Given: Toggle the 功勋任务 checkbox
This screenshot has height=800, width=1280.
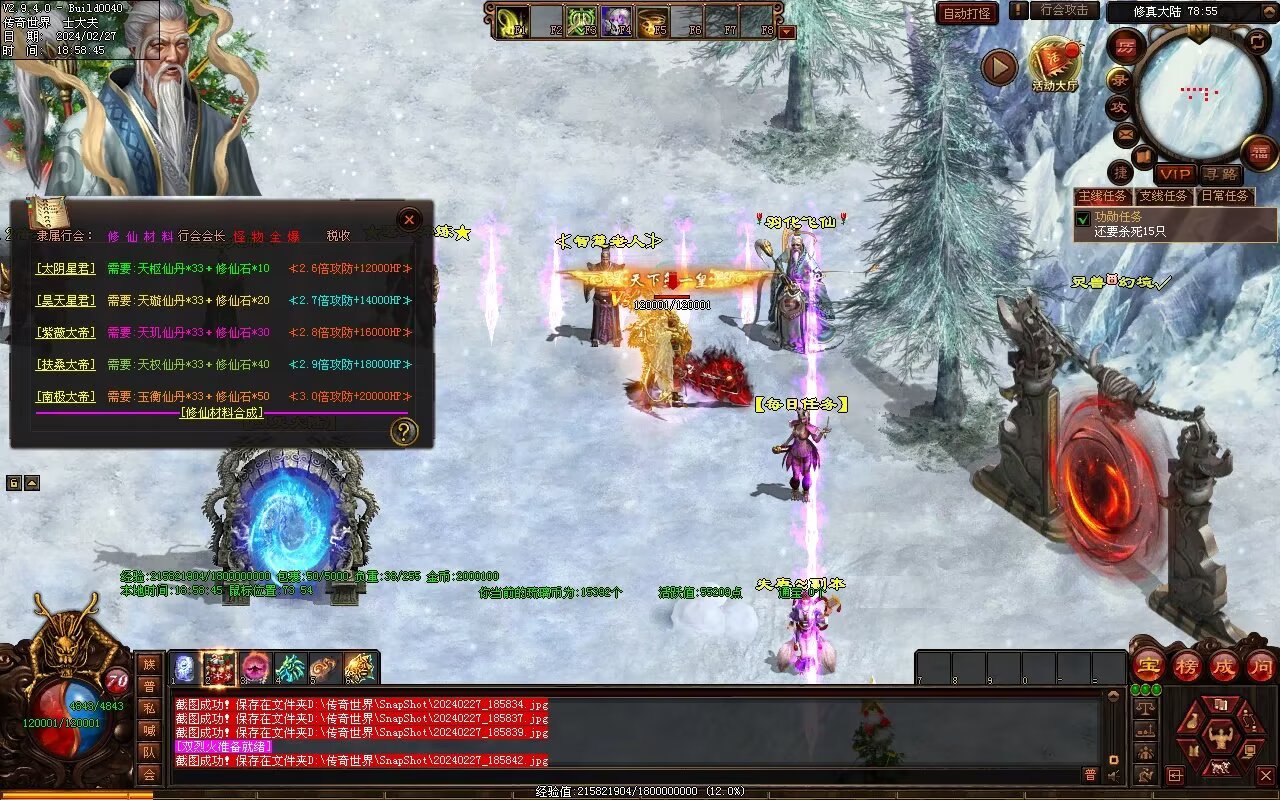Looking at the screenshot, I should 1082,218.
